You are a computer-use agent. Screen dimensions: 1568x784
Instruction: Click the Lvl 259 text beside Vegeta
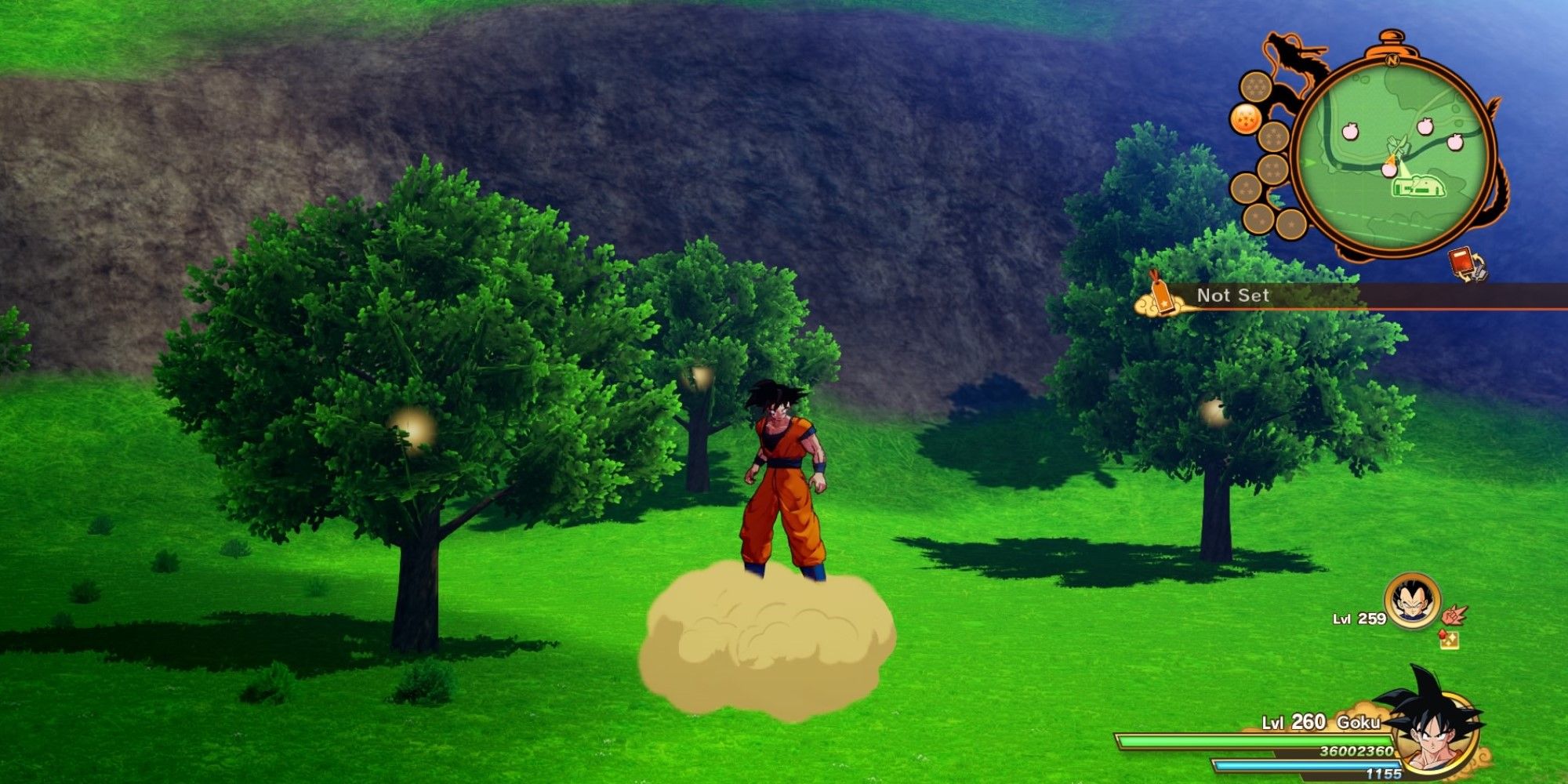click(1358, 619)
